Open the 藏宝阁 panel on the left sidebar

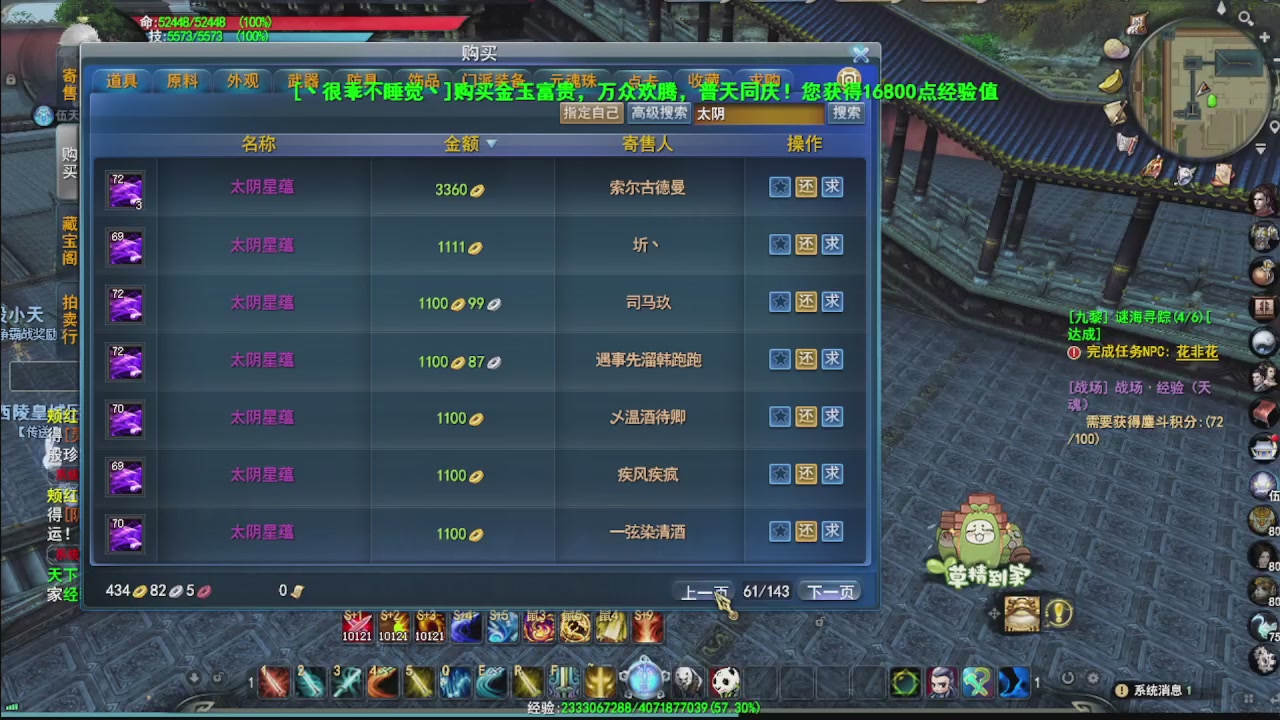[68, 240]
